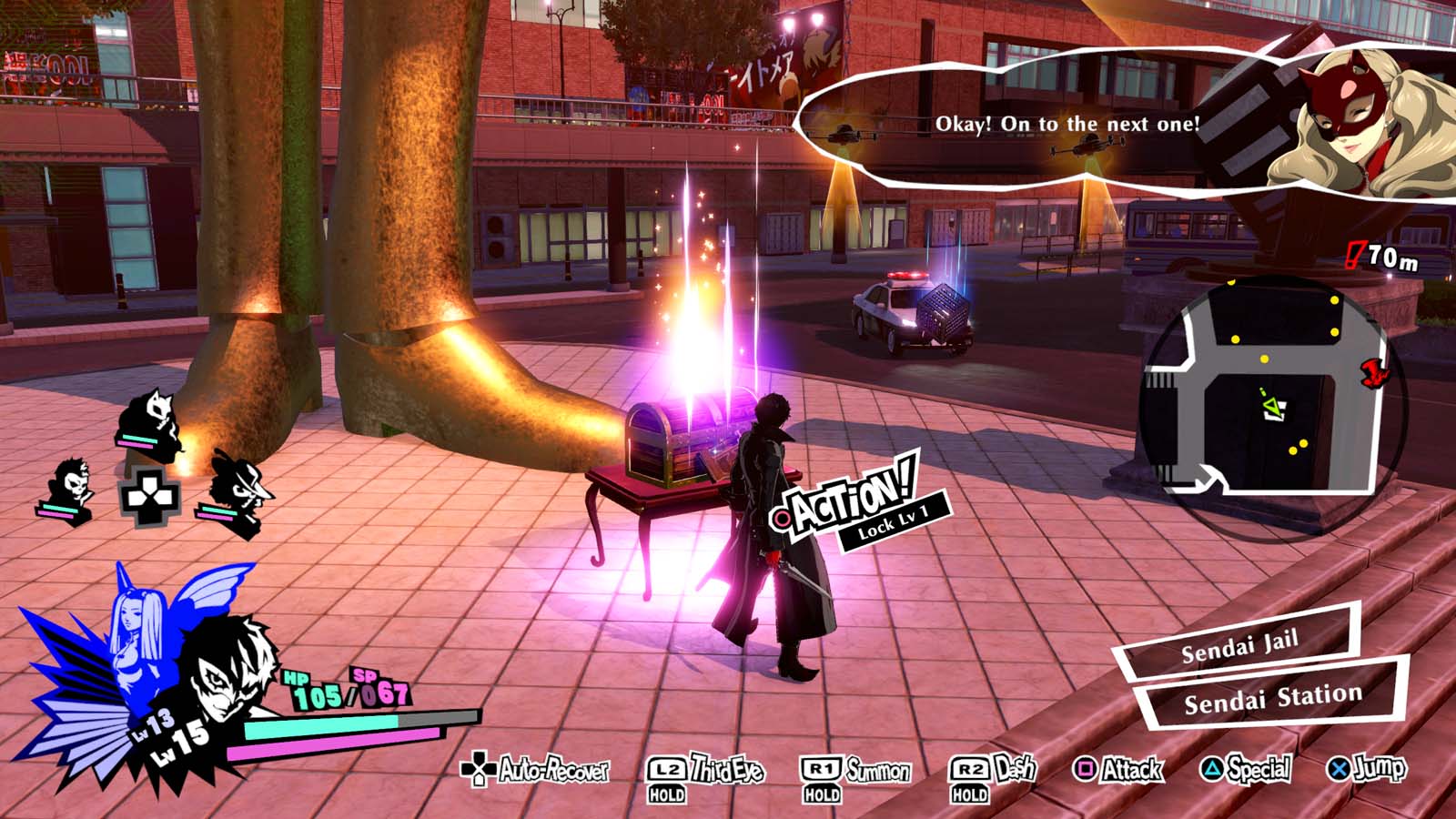Image resolution: width=1456 pixels, height=819 pixels.
Task: Click the L2 Third Eye icon
Action: (x=669, y=769)
